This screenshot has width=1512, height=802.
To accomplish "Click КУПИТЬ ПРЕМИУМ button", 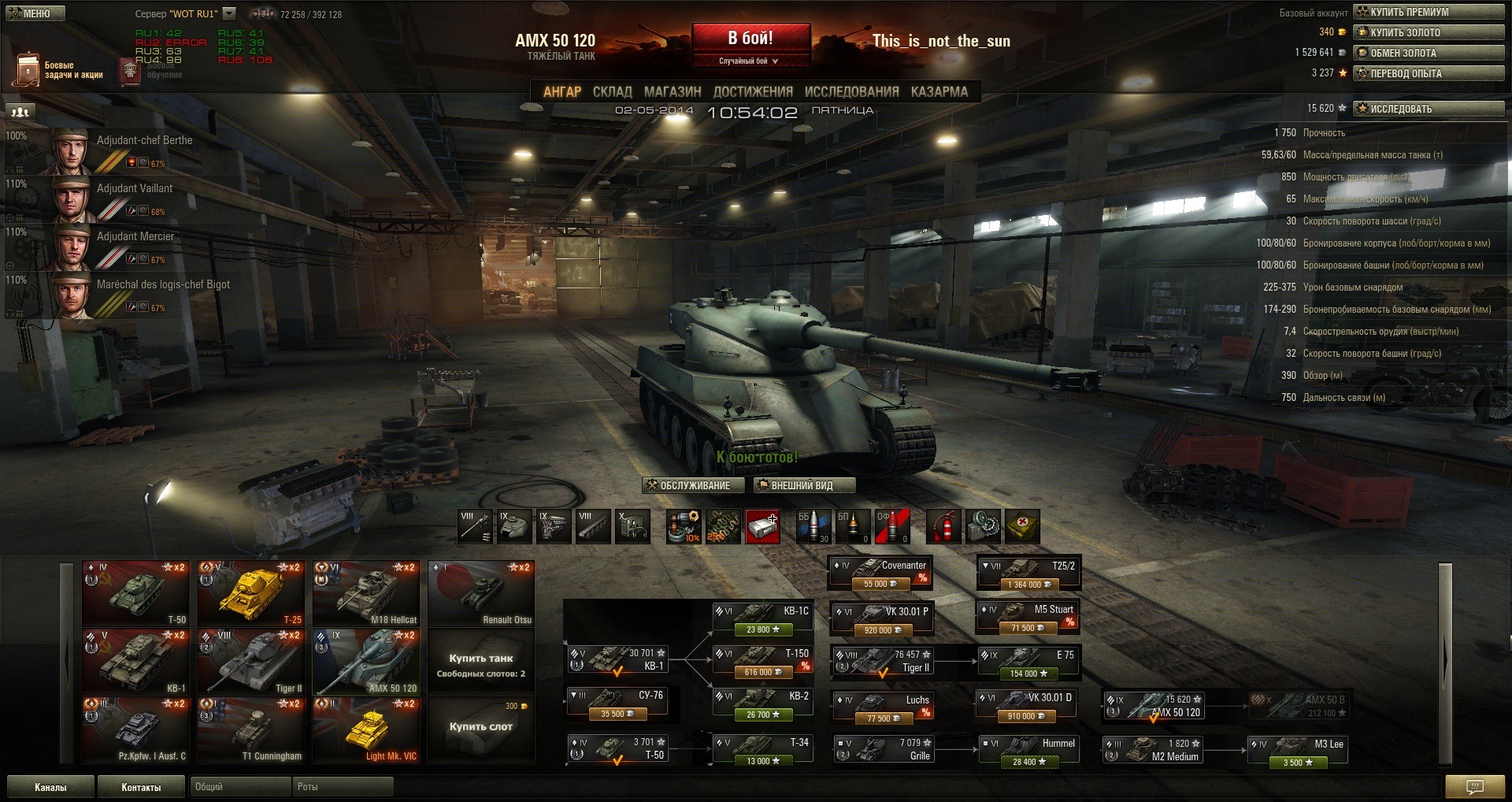I will (1429, 12).
